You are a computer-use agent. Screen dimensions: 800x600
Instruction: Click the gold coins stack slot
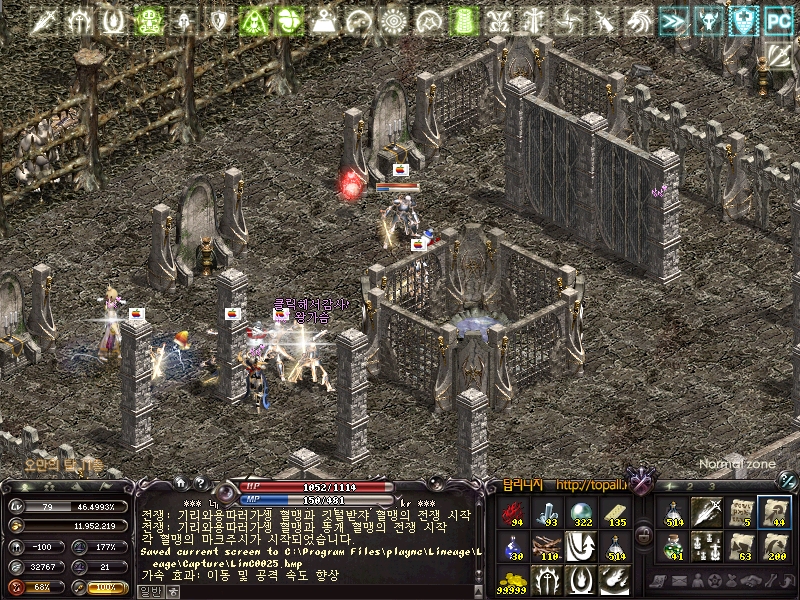coord(514,579)
